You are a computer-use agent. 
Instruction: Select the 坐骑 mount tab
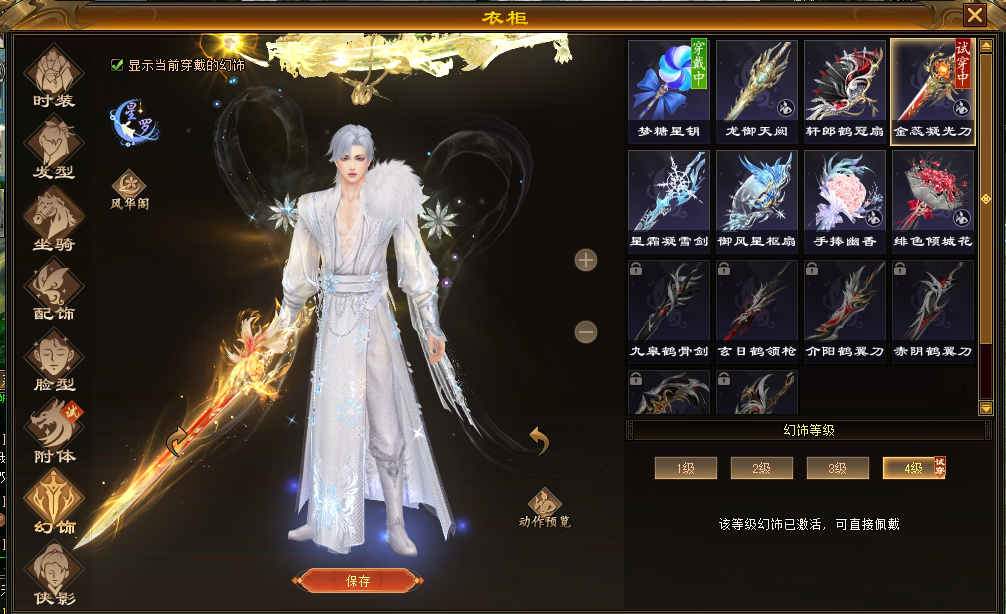point(54,218)
